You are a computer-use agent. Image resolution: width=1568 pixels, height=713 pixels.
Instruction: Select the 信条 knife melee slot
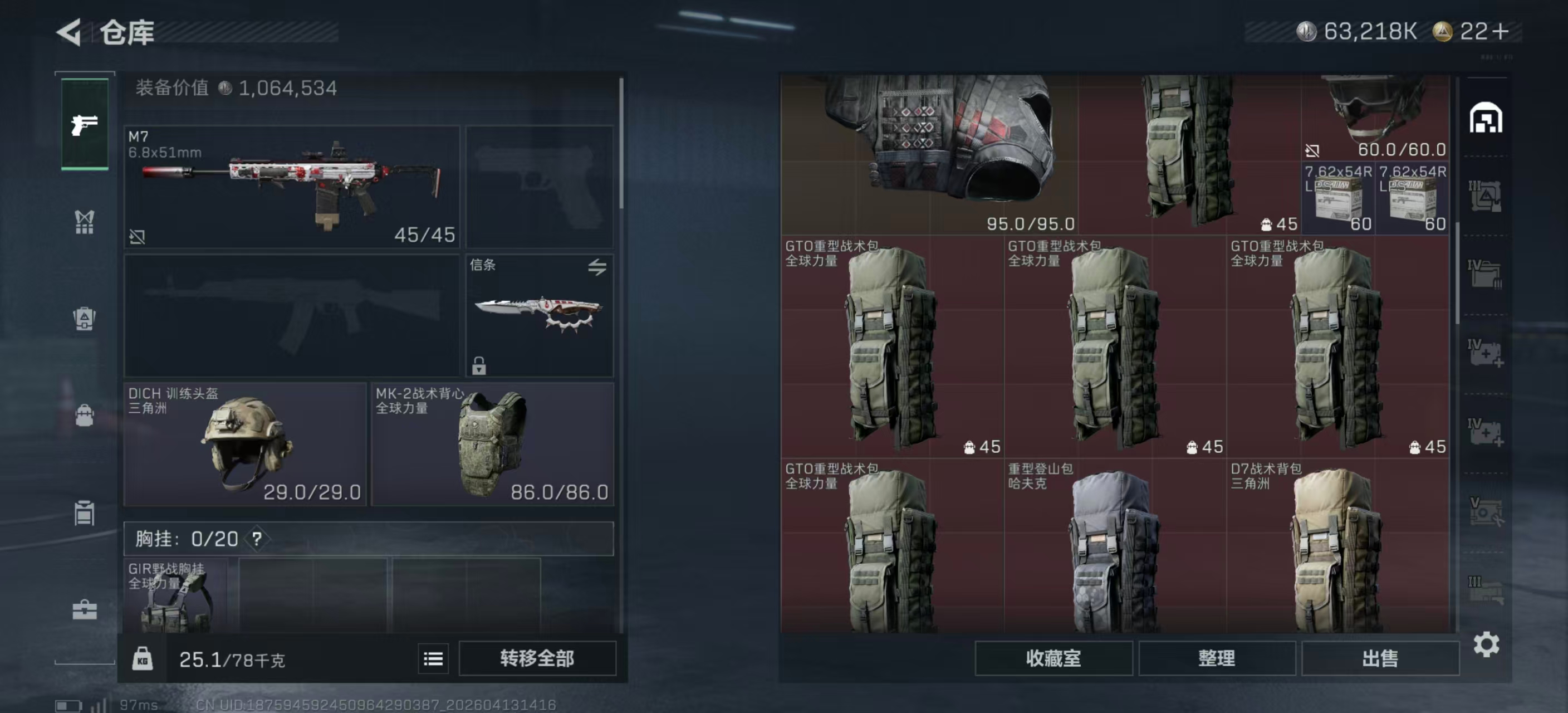click(540, 315)
